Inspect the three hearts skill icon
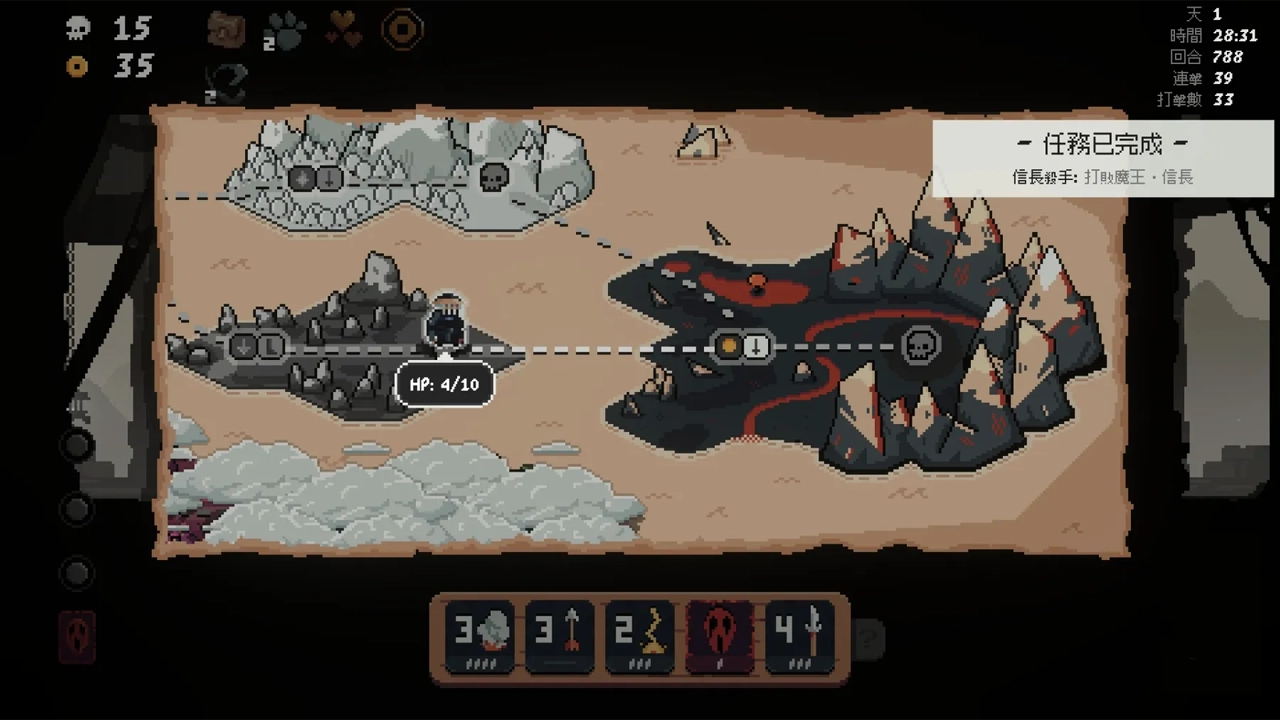The image size is (1280, 720). point(344,31)
